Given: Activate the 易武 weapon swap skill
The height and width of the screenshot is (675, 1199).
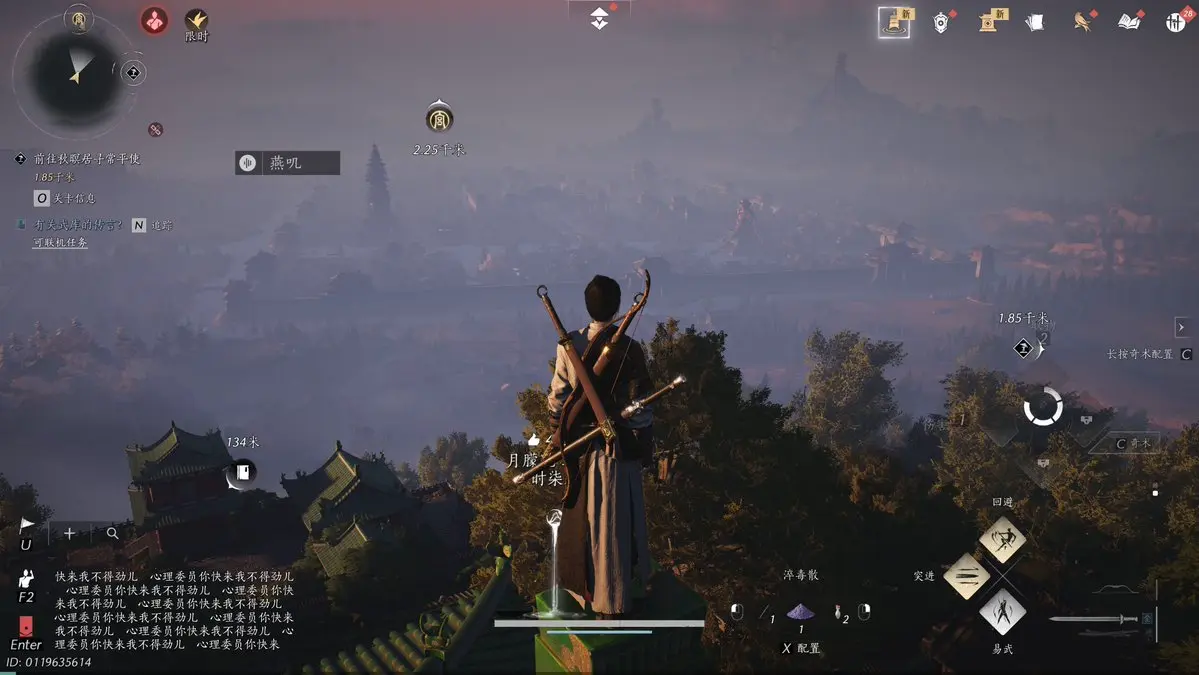Looking at the screenshot, I should point(1002,611).
